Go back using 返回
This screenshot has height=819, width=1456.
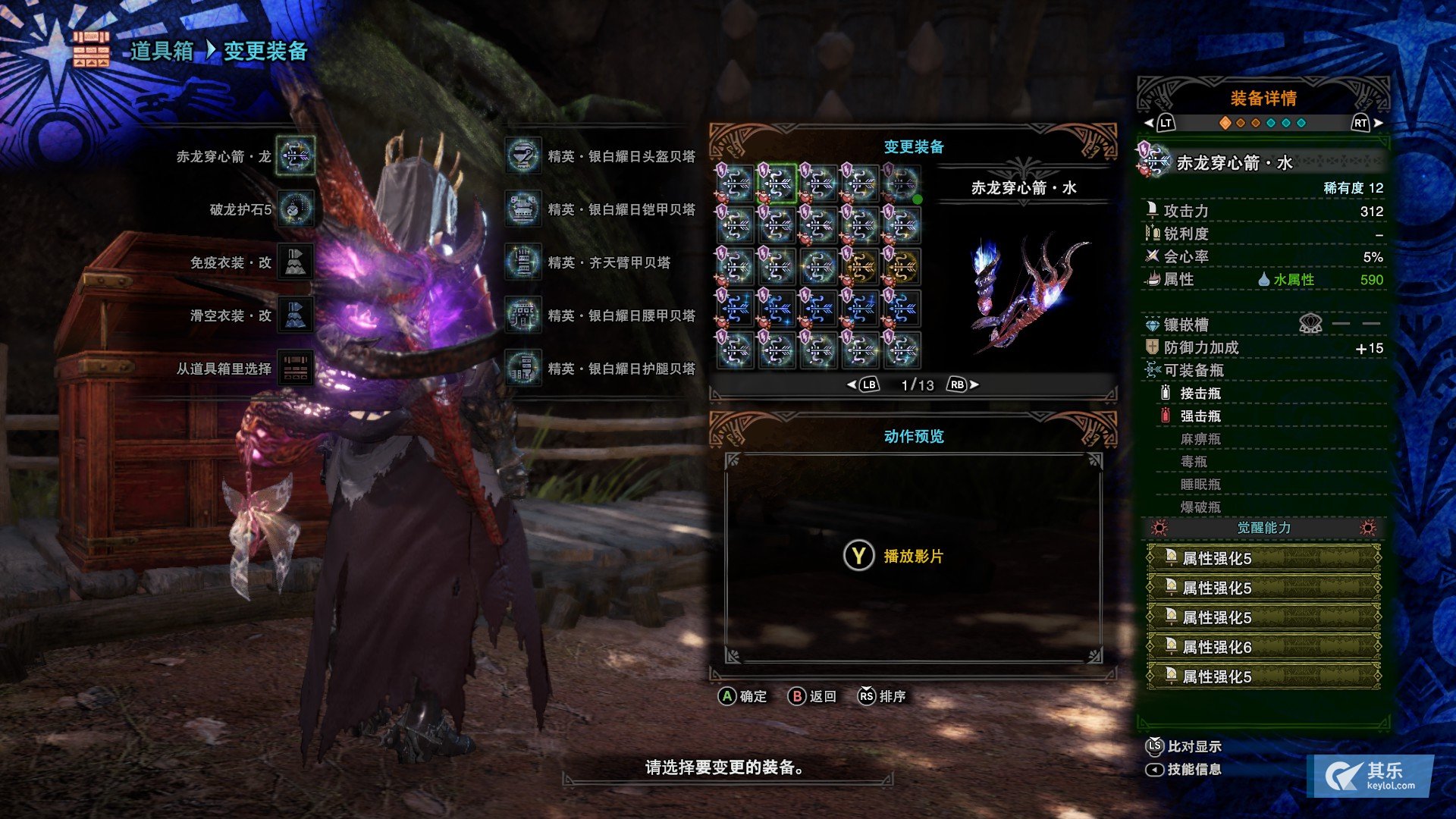coord(812,696)
